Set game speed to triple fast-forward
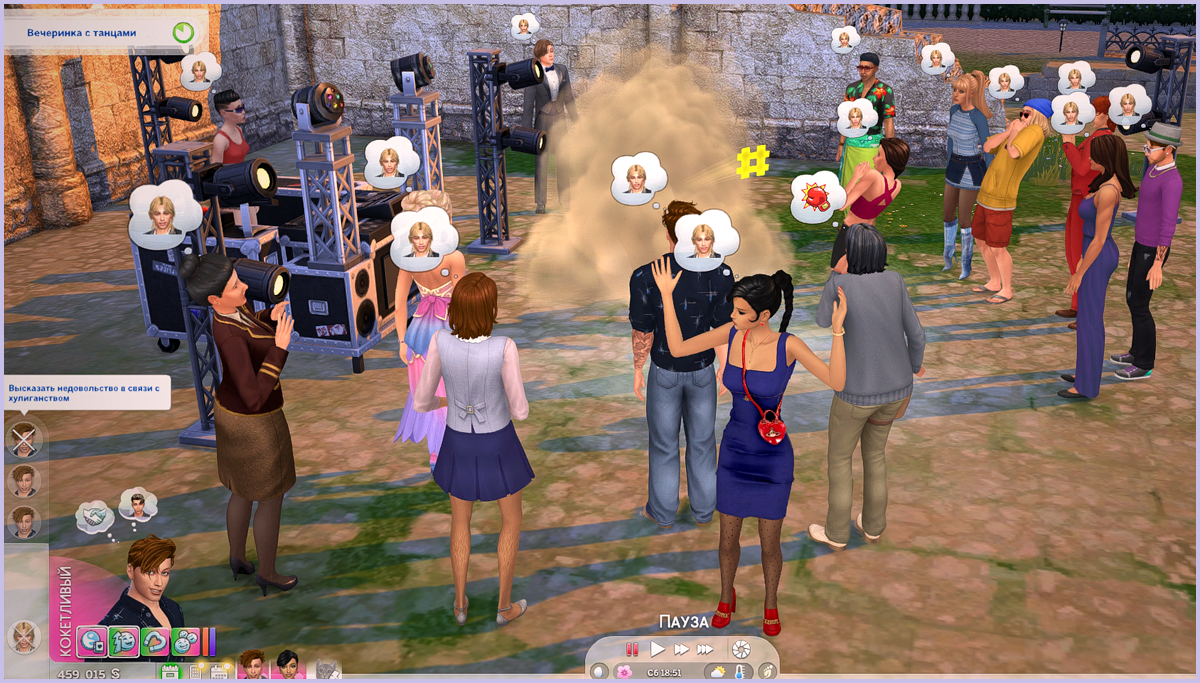 tap(707, 649)
